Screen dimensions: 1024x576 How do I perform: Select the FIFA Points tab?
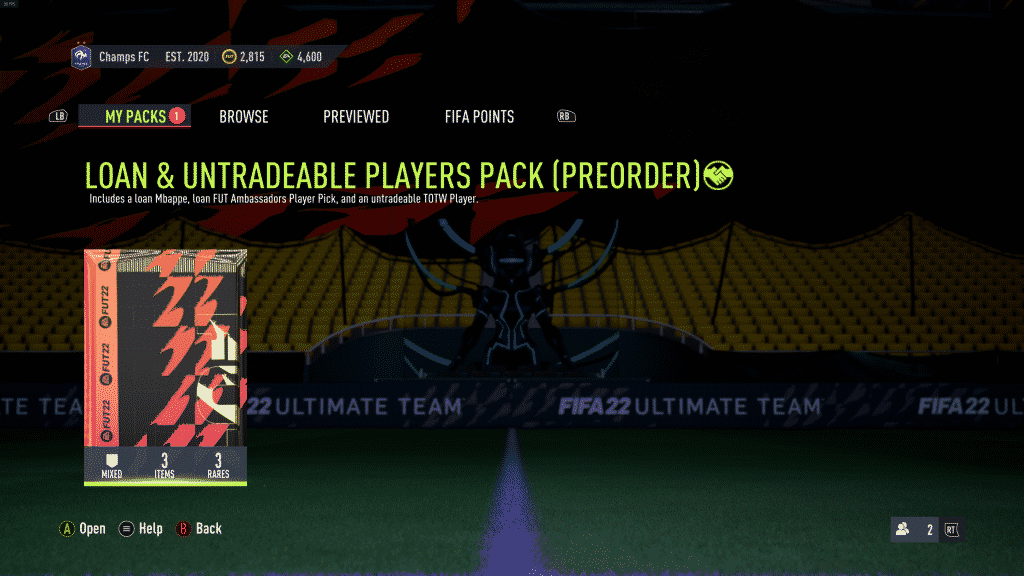click(479, 117)
